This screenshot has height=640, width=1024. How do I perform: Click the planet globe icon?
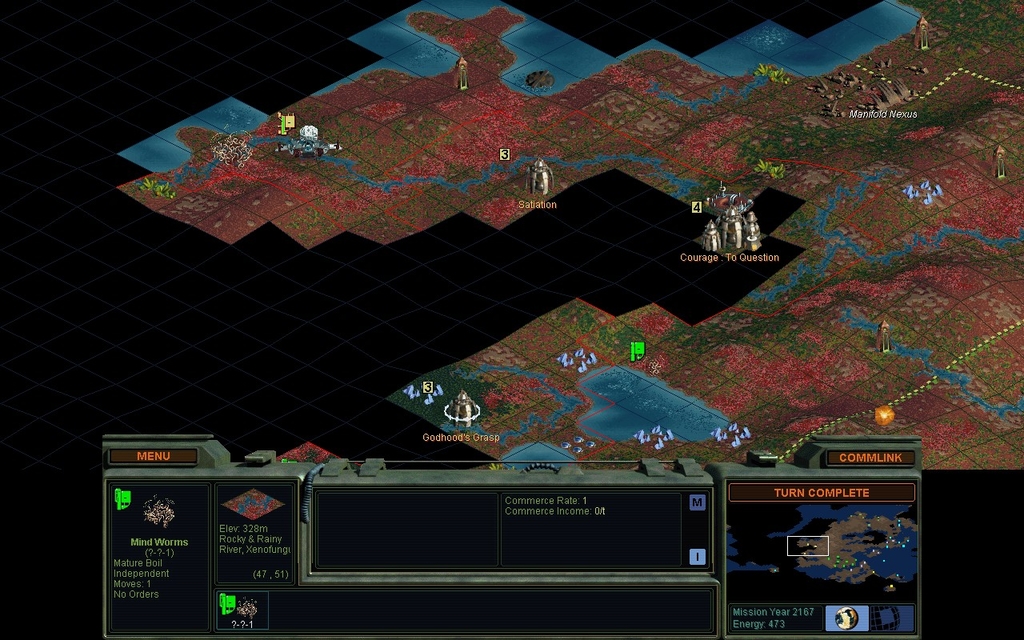[x=847, y=617]
